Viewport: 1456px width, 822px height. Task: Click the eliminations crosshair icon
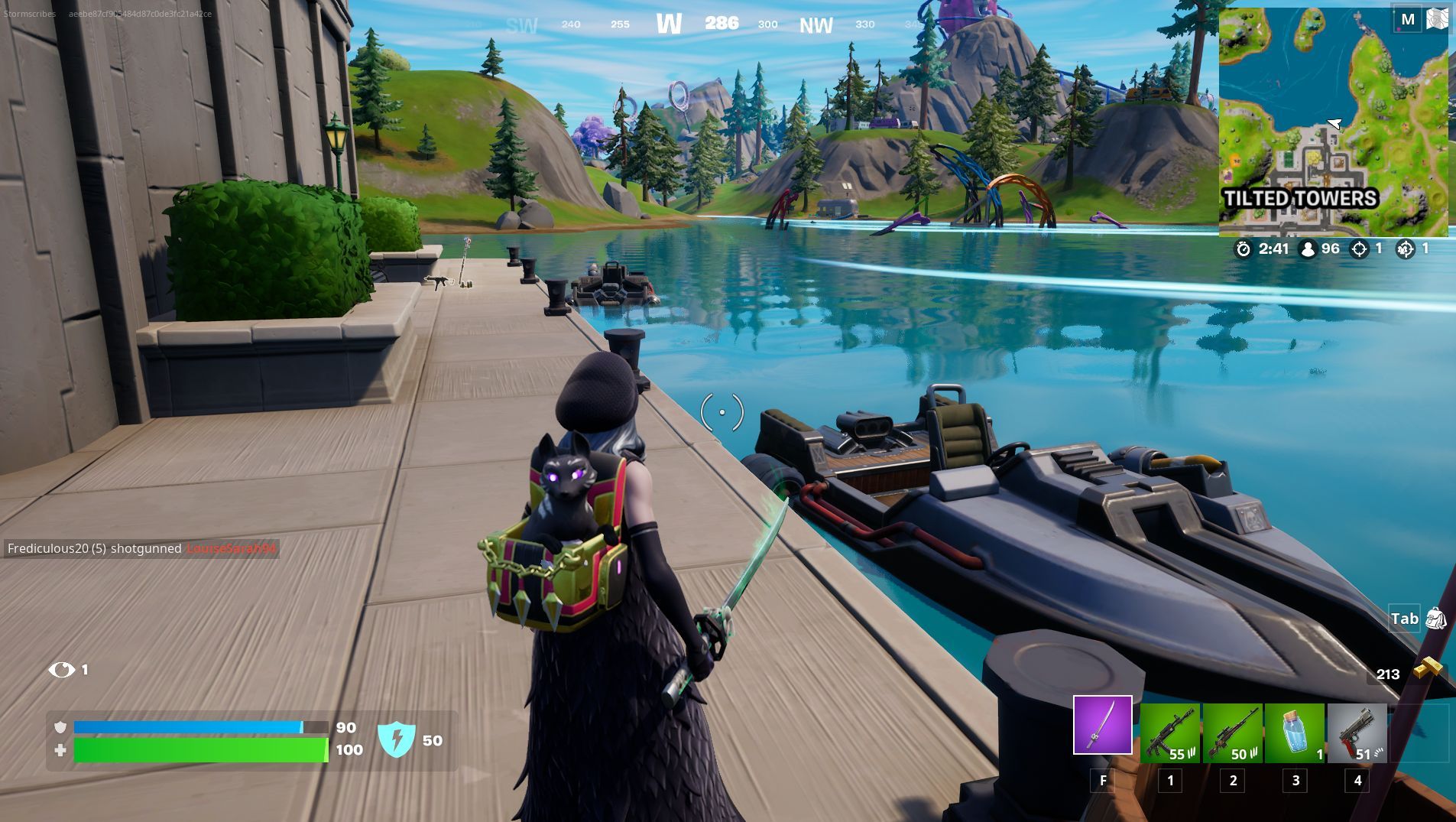coord(1360,249)
